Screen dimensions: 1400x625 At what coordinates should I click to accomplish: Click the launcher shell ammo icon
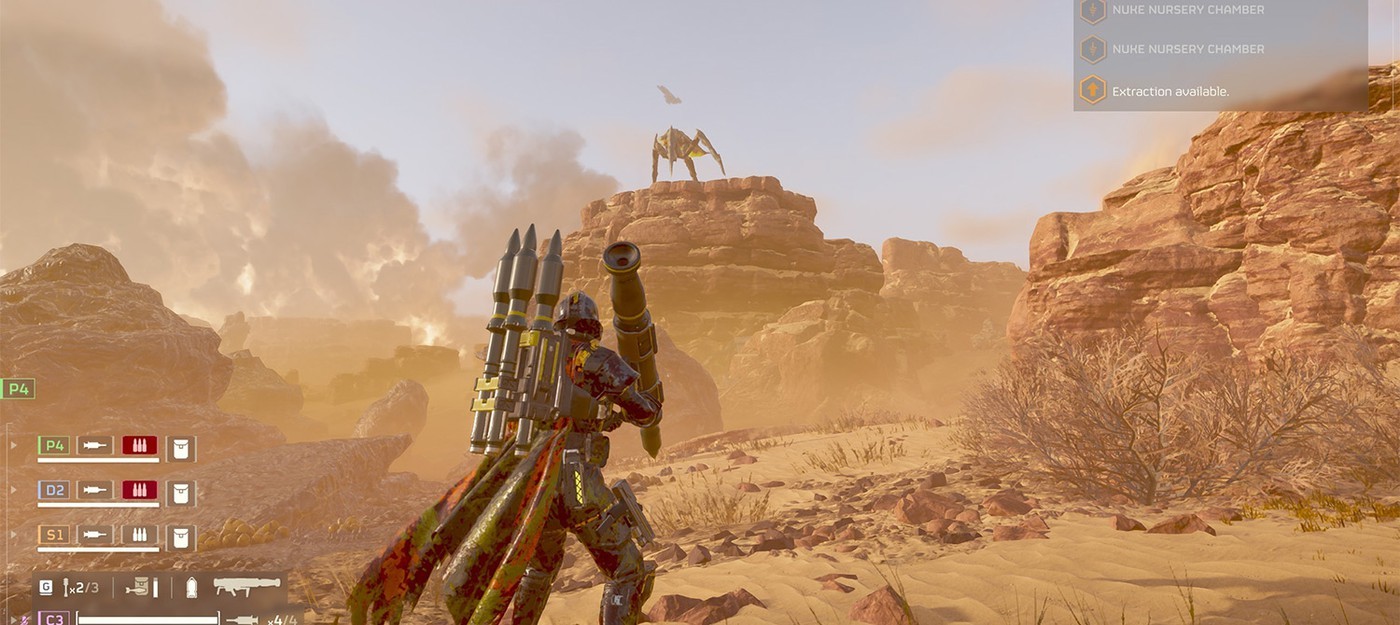click(x=192, y=587)
